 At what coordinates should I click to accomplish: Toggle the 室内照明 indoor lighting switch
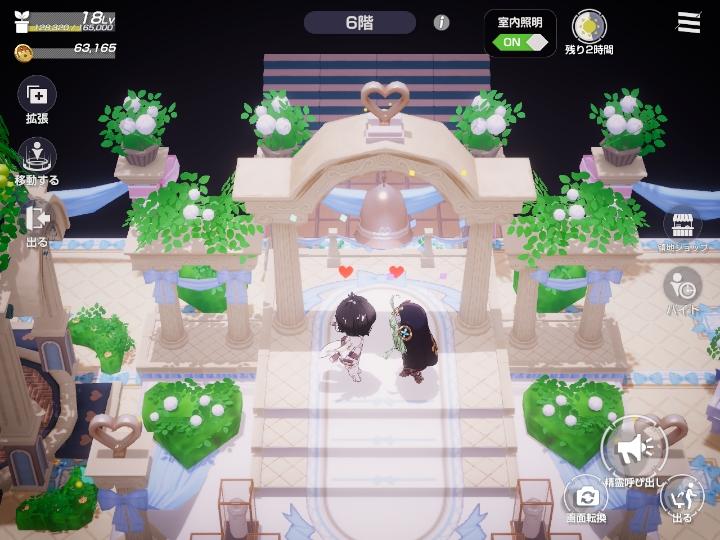[x=524, y=42]
